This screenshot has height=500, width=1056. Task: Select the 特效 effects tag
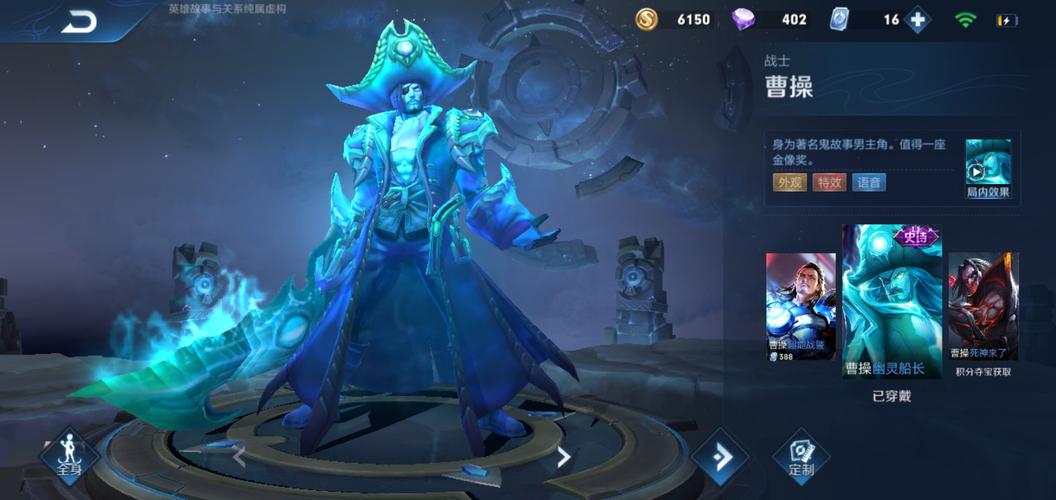coord(829,182)
